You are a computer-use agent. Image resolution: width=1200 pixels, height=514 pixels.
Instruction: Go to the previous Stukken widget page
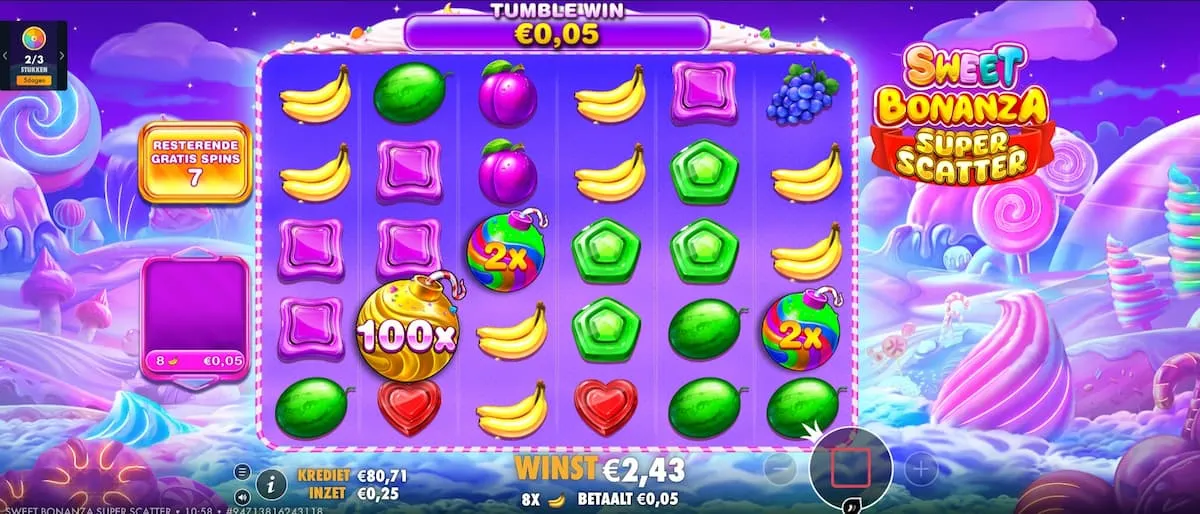[5, 56]
